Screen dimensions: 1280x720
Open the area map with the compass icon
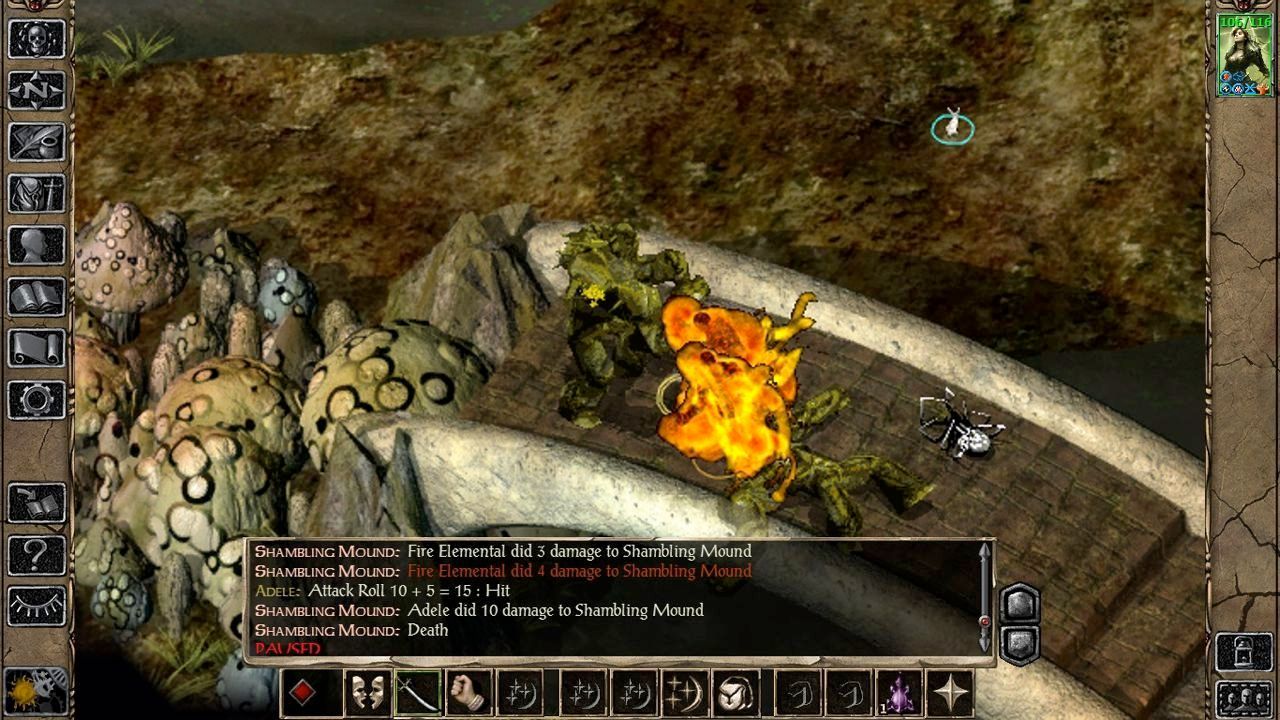point(37,90)
